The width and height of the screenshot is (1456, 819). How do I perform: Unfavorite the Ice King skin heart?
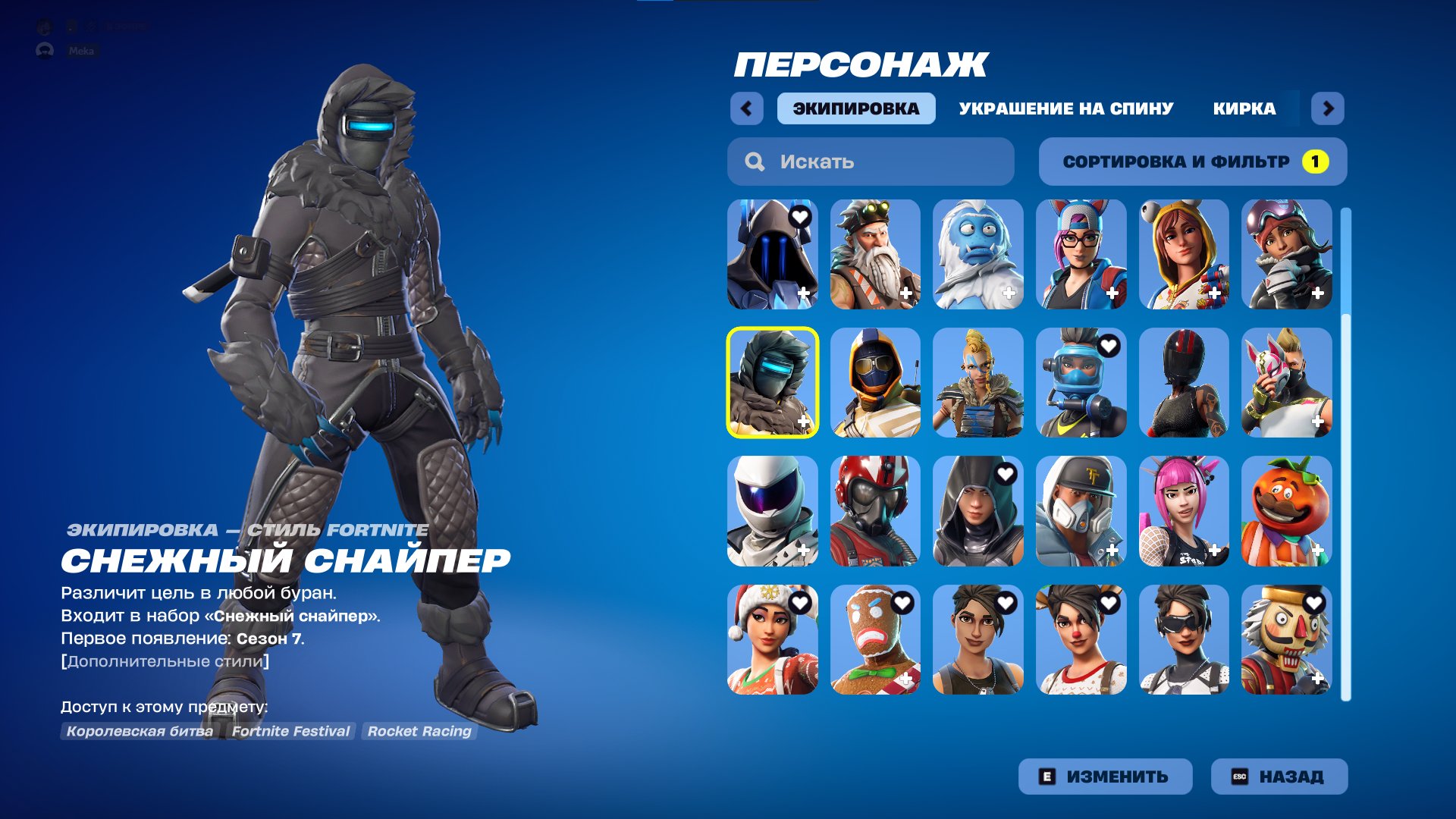coord(799,216)
